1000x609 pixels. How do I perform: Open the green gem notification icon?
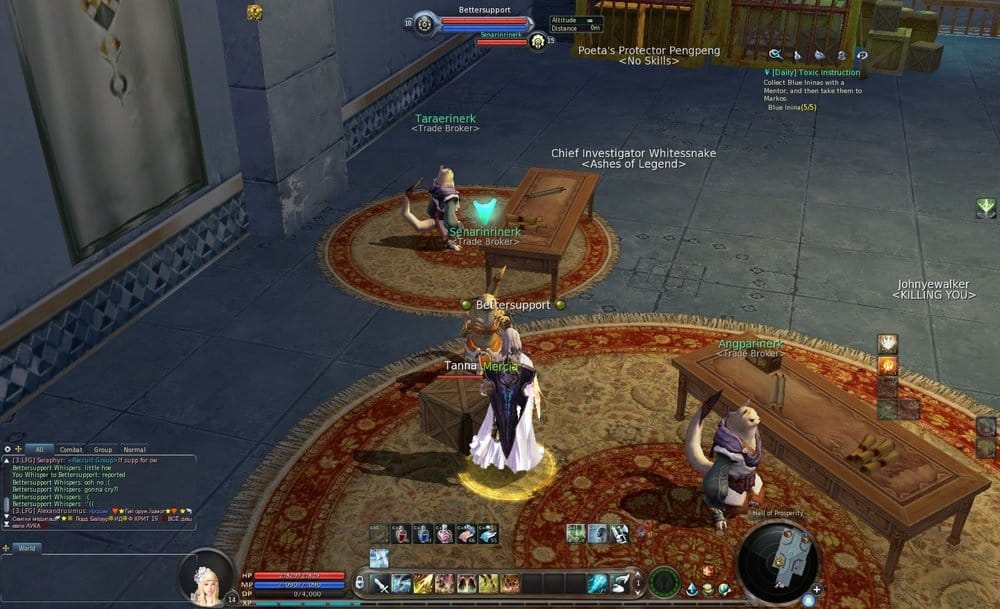985,208
